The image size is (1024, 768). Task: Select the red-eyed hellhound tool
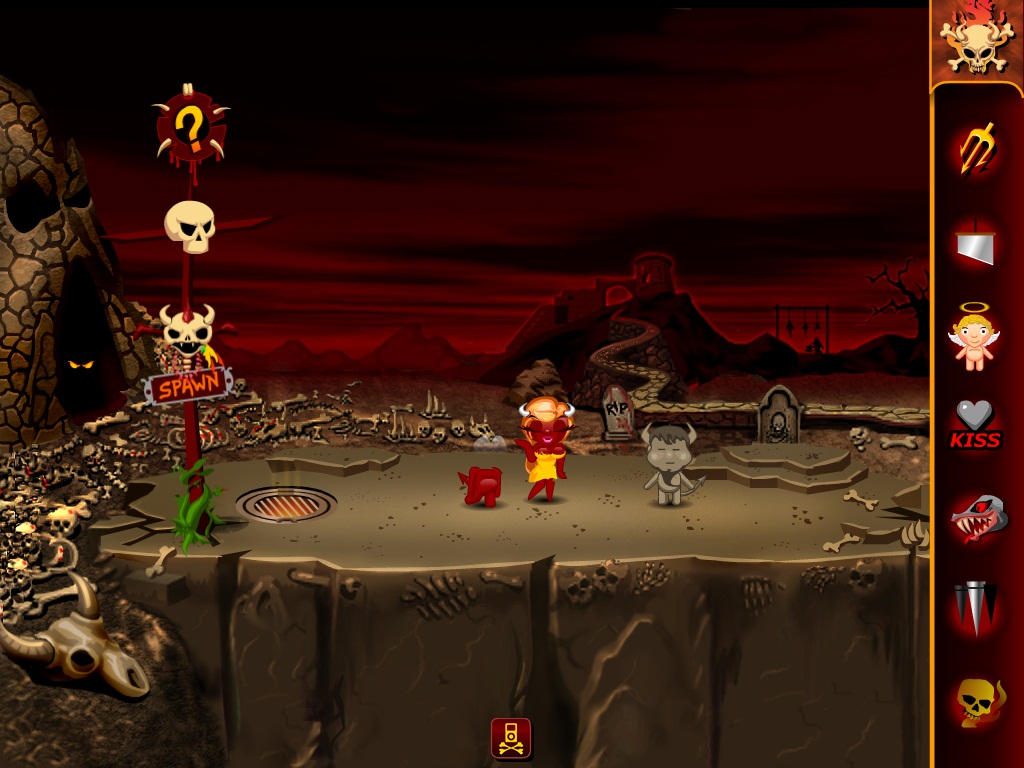tap(977, 517)
